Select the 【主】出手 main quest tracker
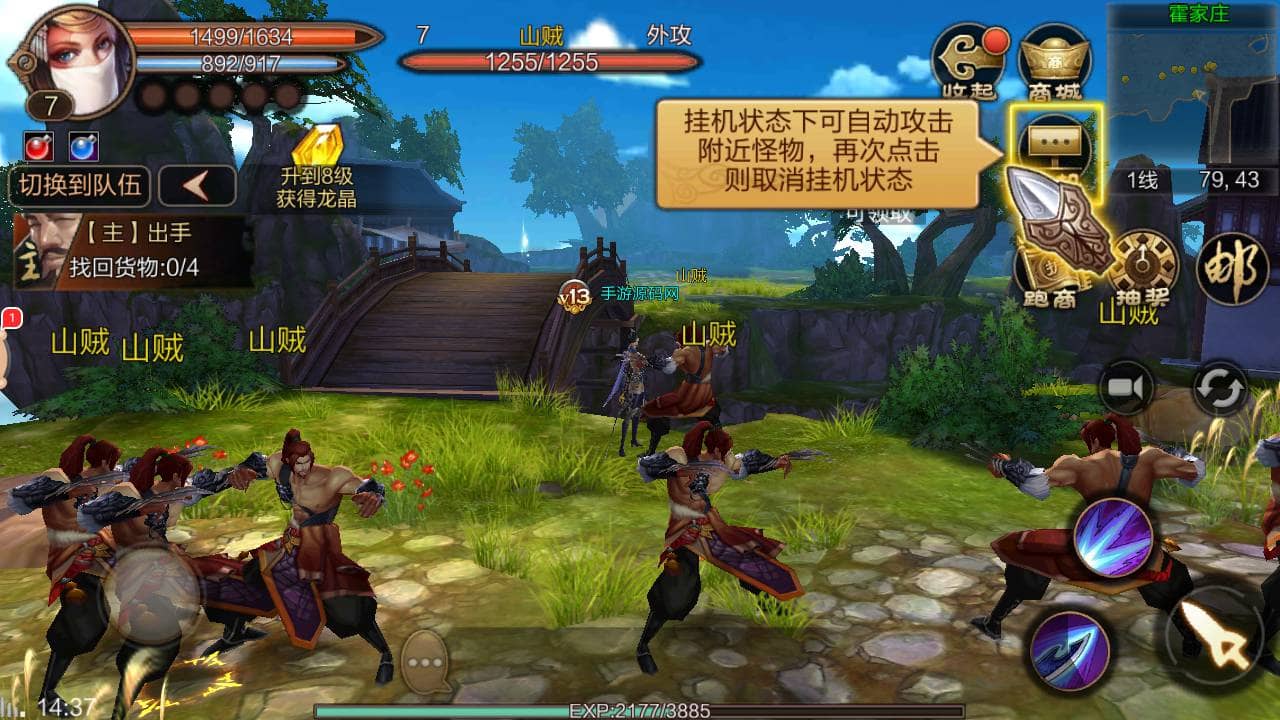This screenshot has width=1280, height=720. click(x=132, y=251)
